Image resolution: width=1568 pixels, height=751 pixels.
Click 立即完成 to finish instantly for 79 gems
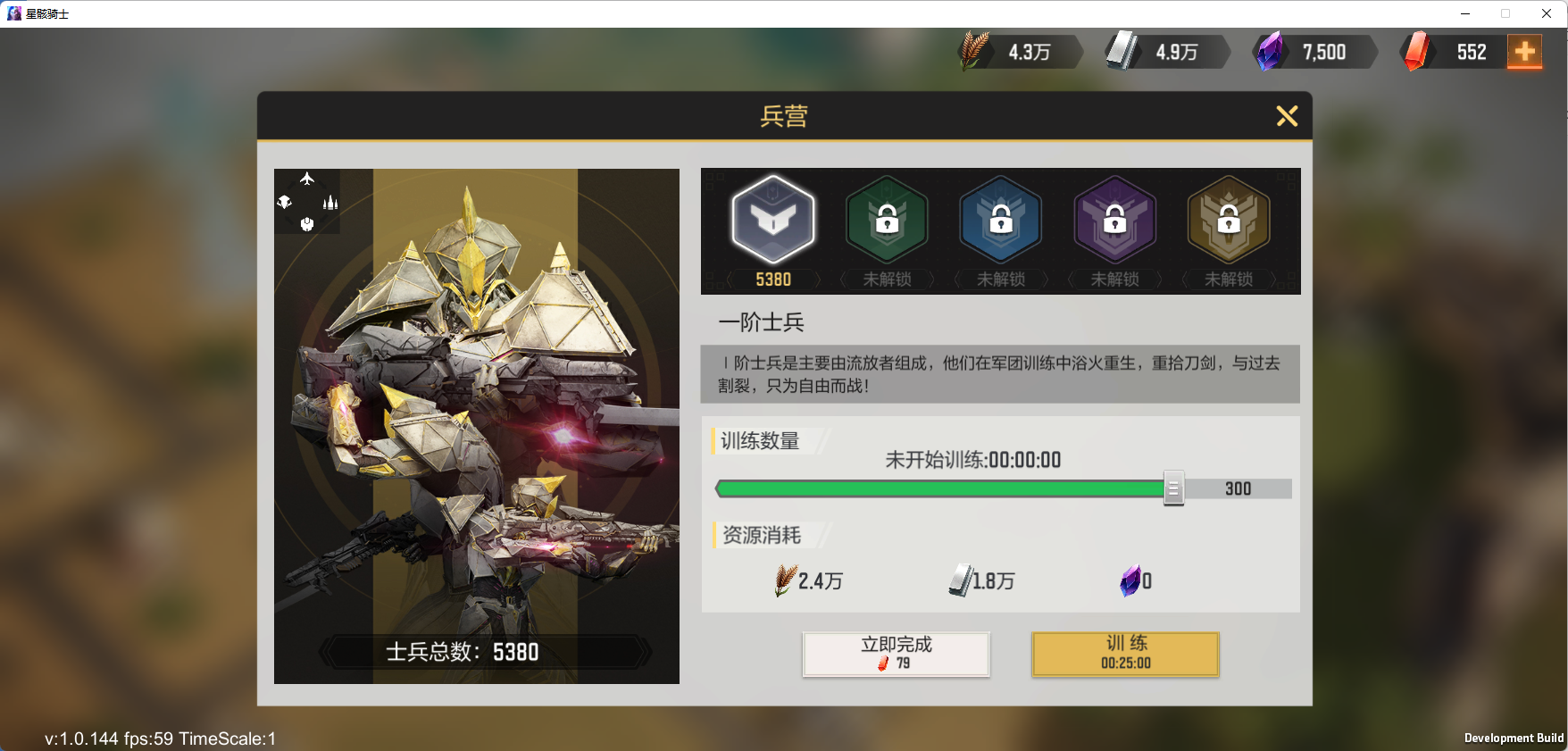click(896, 653)
